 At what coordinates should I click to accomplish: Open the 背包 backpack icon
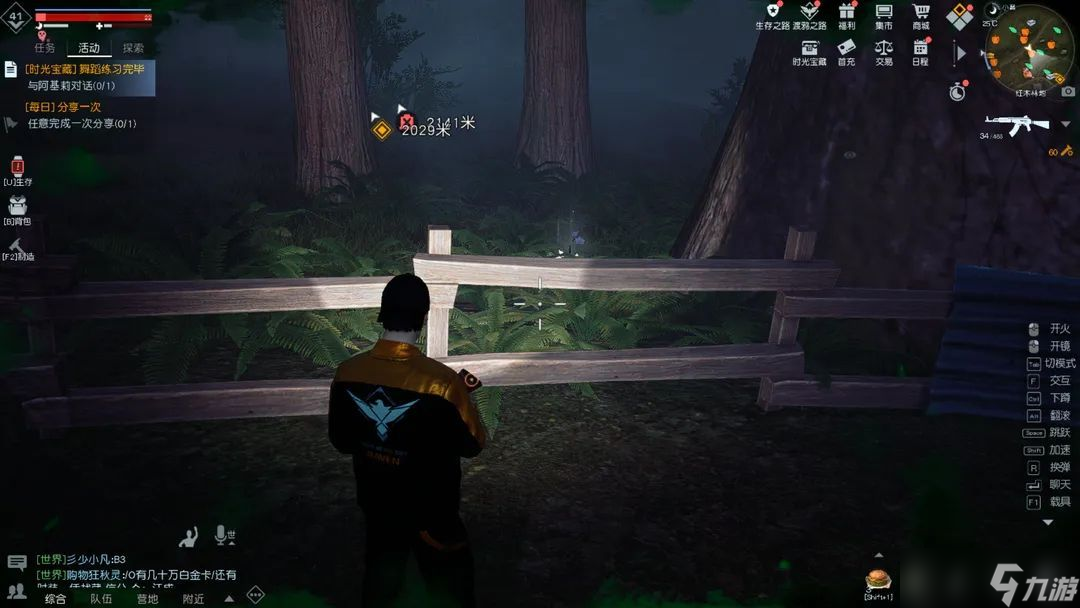coord(18,208)
